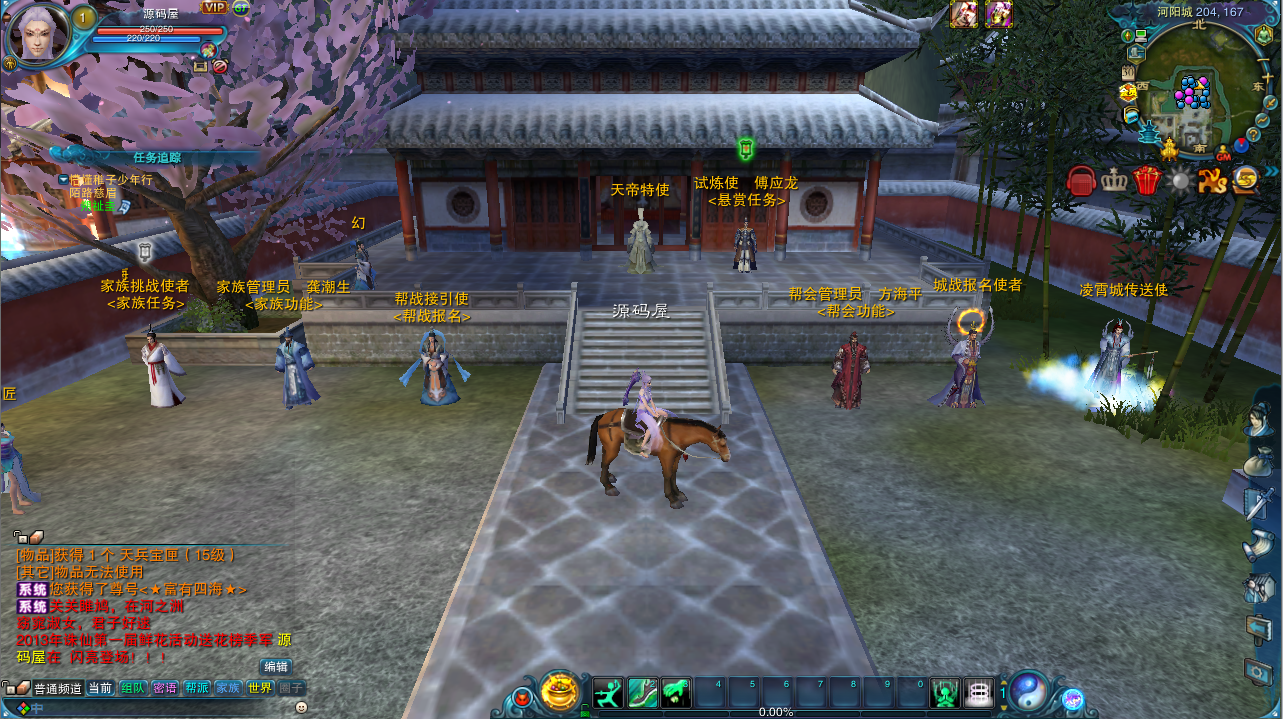
Task: Switch to the 帮派 chat channel
Action: click(197, 688)
